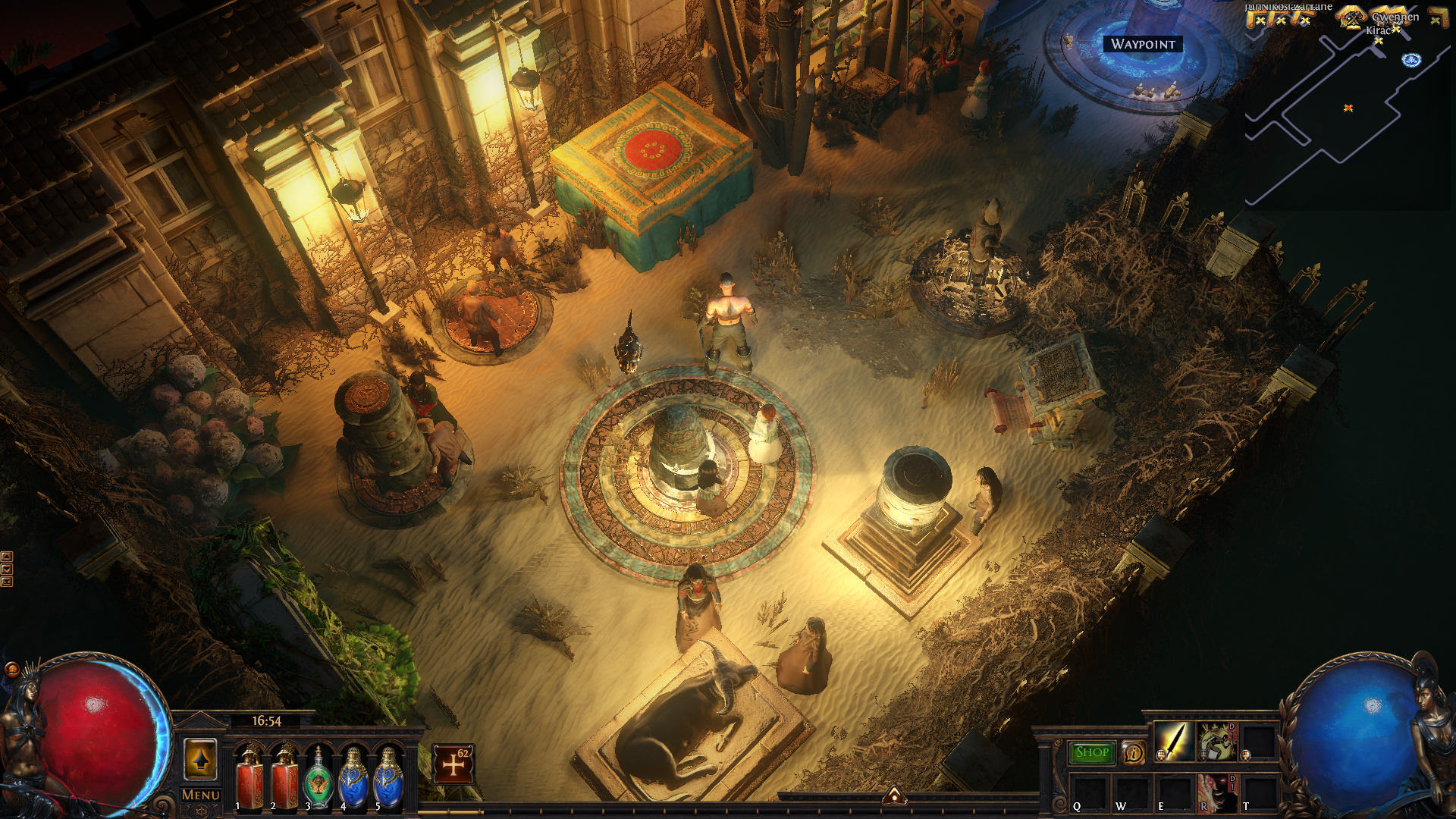This screenshot has width=1456, height=819.
Task: Use the blue mana flask in slot 5
Action: (388, 779)
